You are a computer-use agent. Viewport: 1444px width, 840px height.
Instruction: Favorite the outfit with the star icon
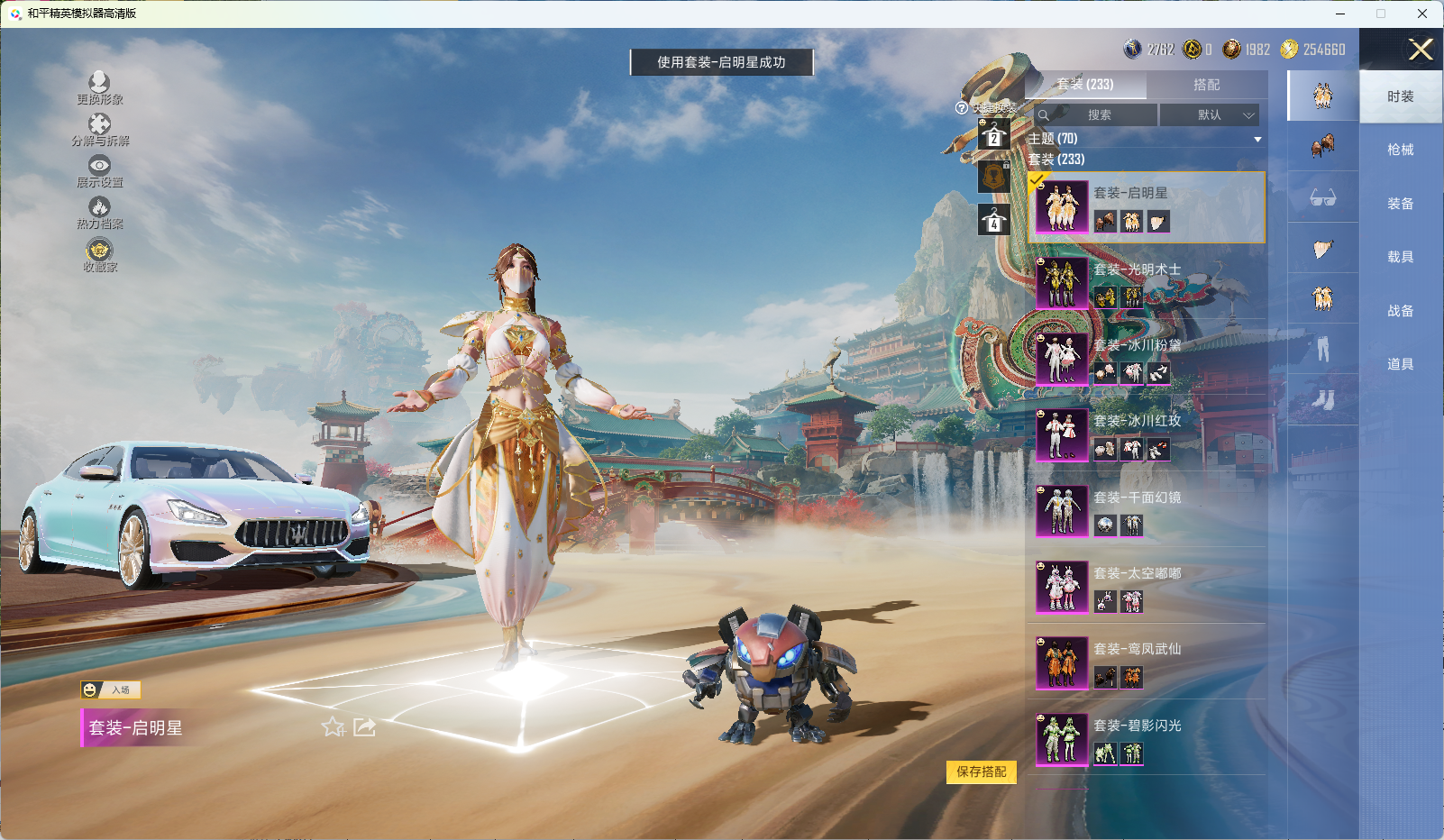tap(333, 726)
